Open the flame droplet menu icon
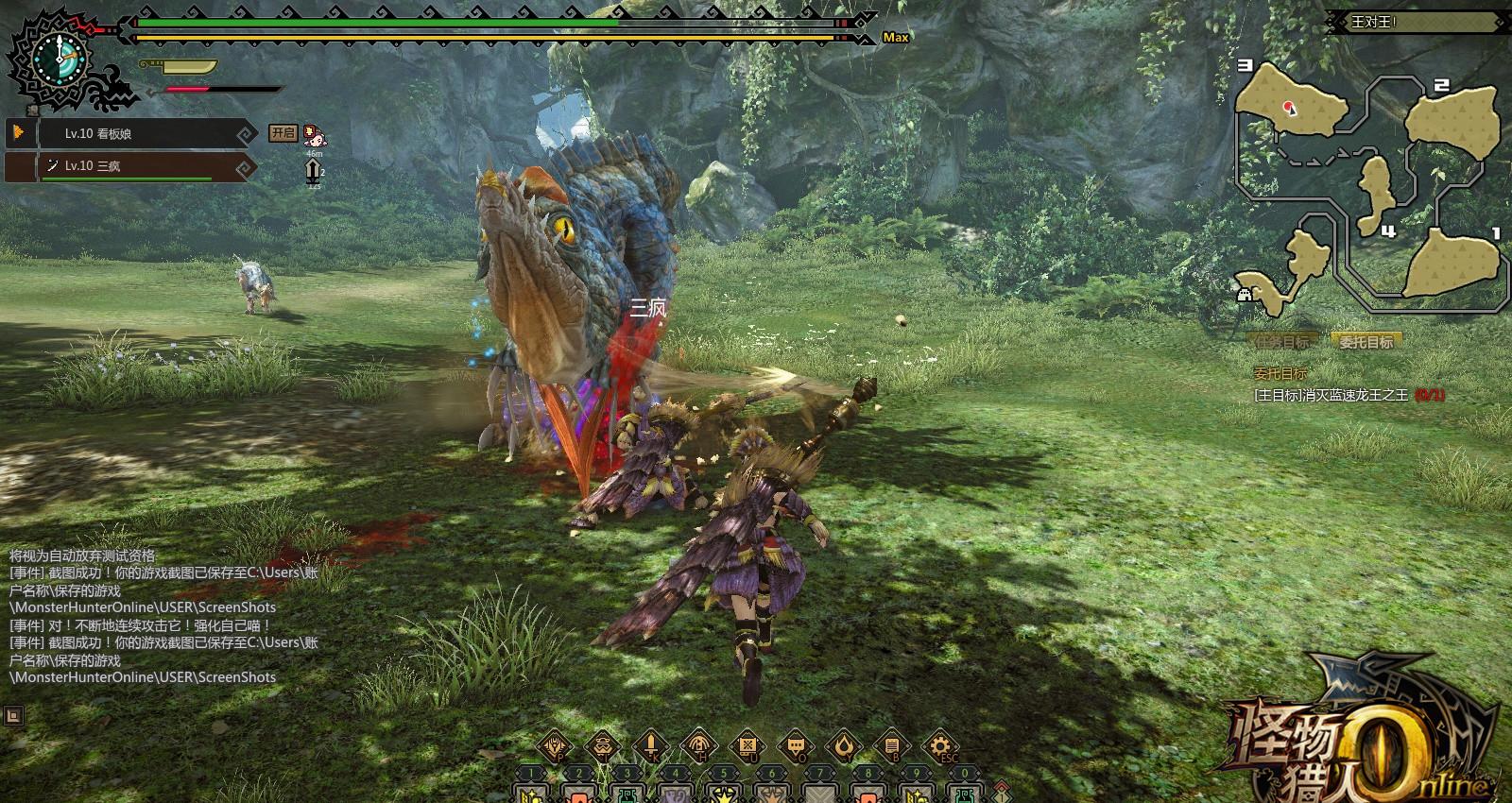 pos(844,746)
